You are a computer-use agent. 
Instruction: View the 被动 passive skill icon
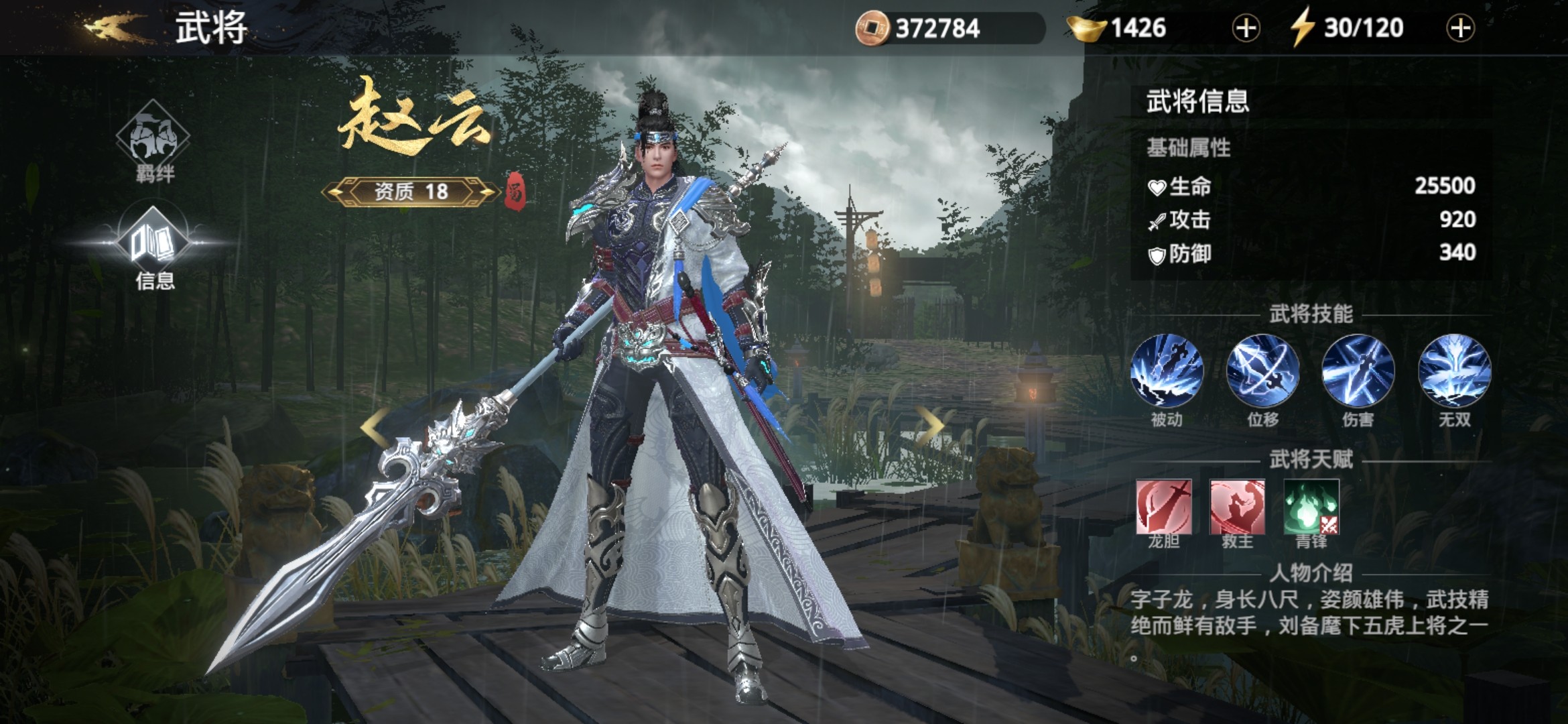[1167, 371]
